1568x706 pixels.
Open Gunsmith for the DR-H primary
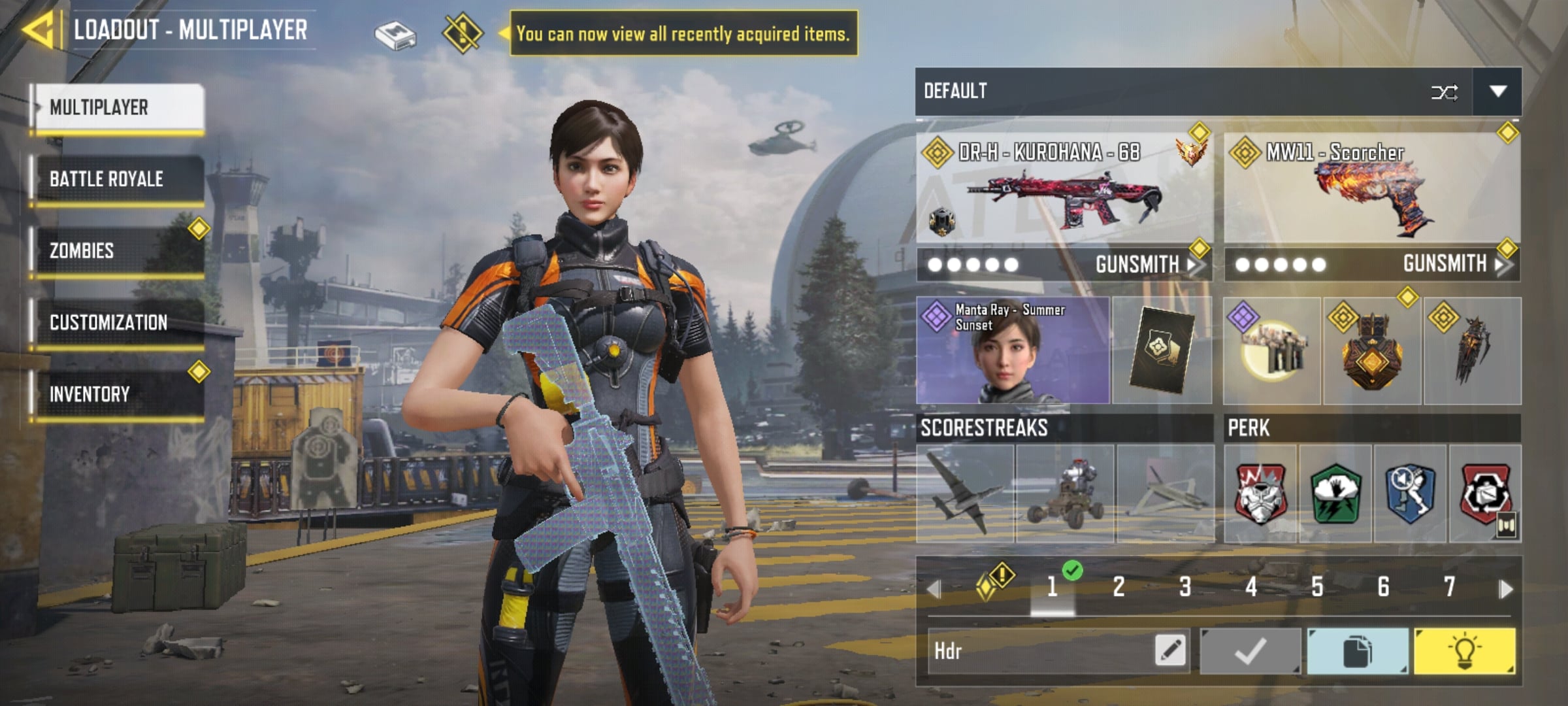click(1145, 264)
